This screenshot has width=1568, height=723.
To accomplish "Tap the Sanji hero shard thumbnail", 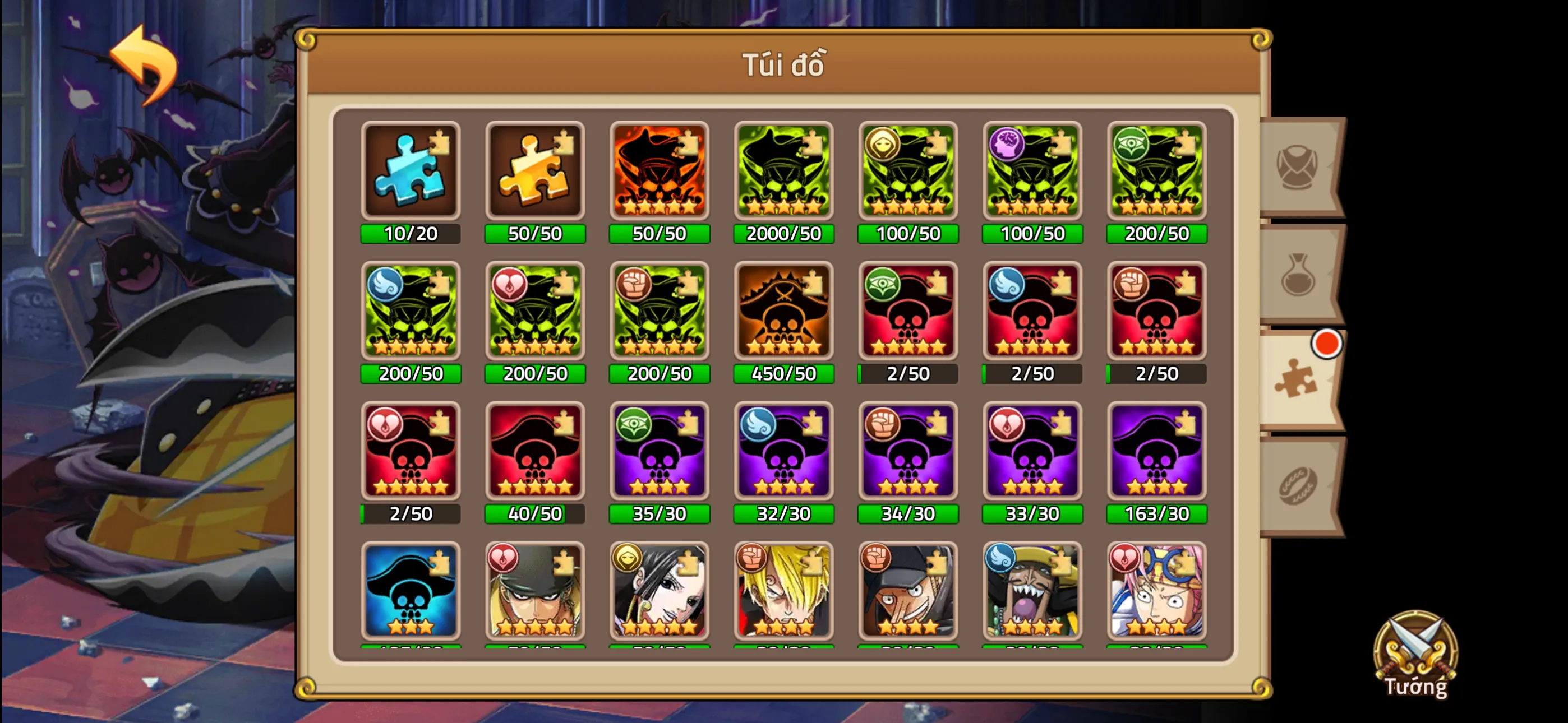I will [783, 590].
